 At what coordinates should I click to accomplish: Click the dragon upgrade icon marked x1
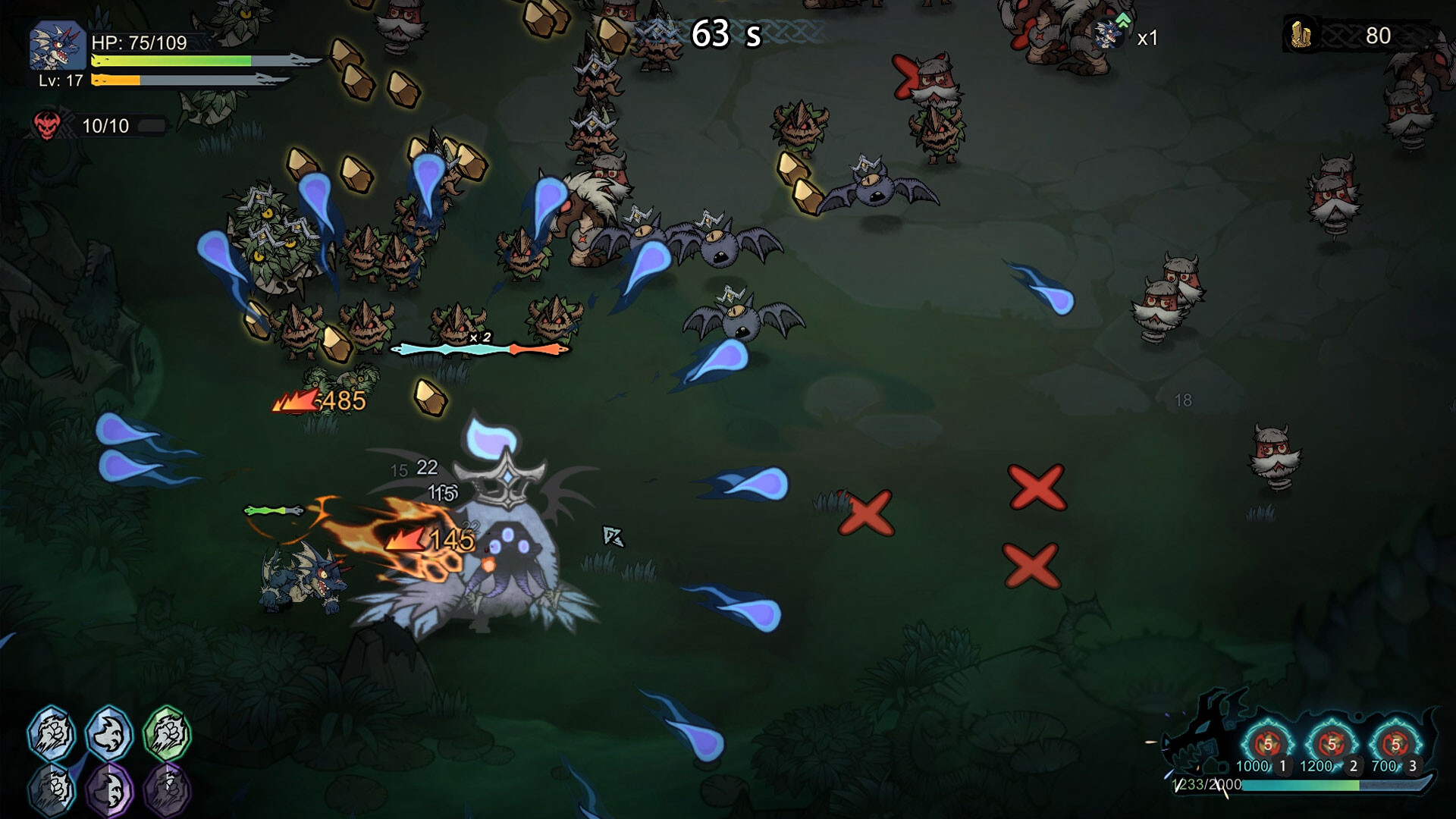[x=1110, y=35]
